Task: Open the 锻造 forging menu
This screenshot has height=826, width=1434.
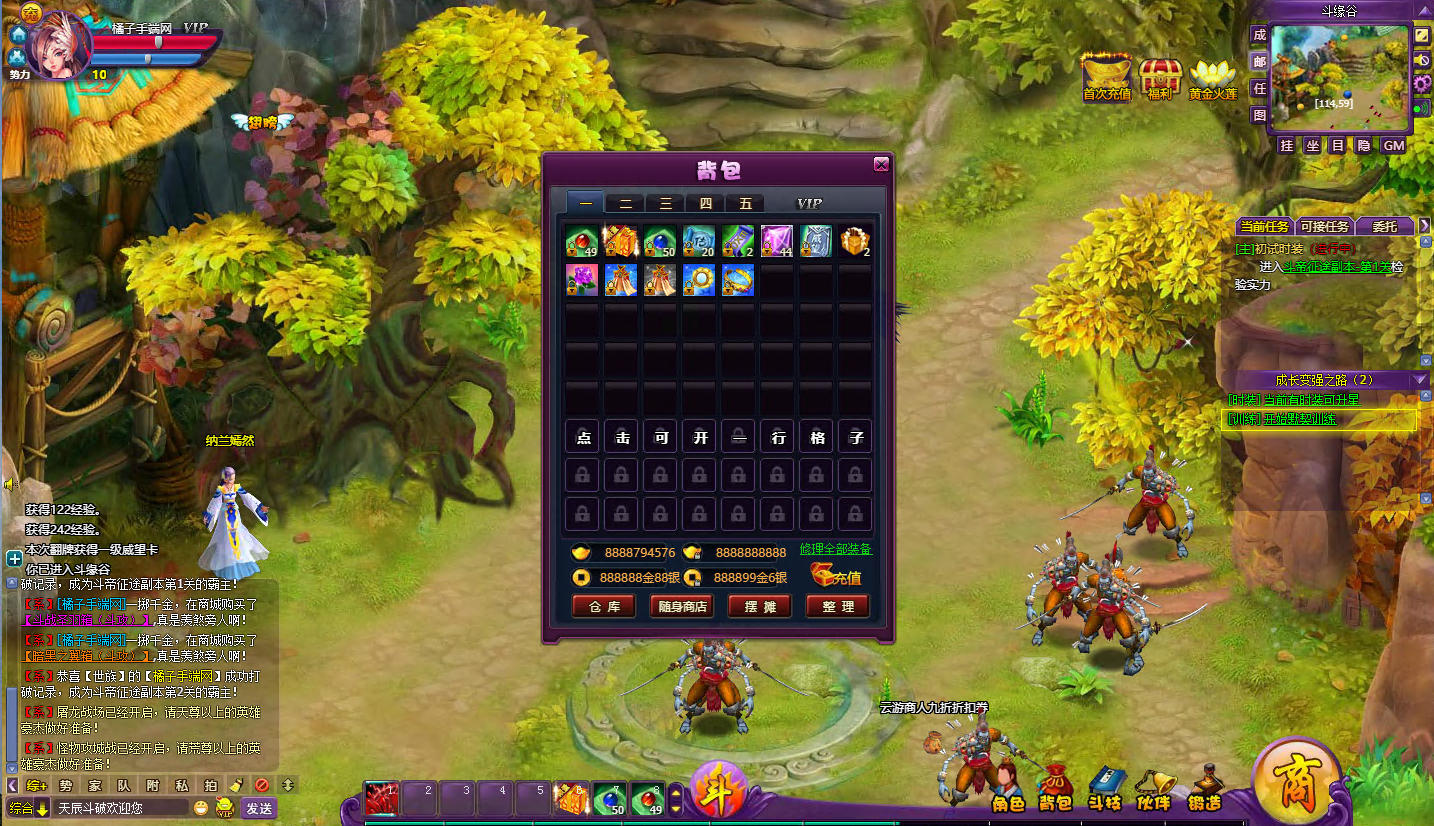Action: click(1205, 788)
